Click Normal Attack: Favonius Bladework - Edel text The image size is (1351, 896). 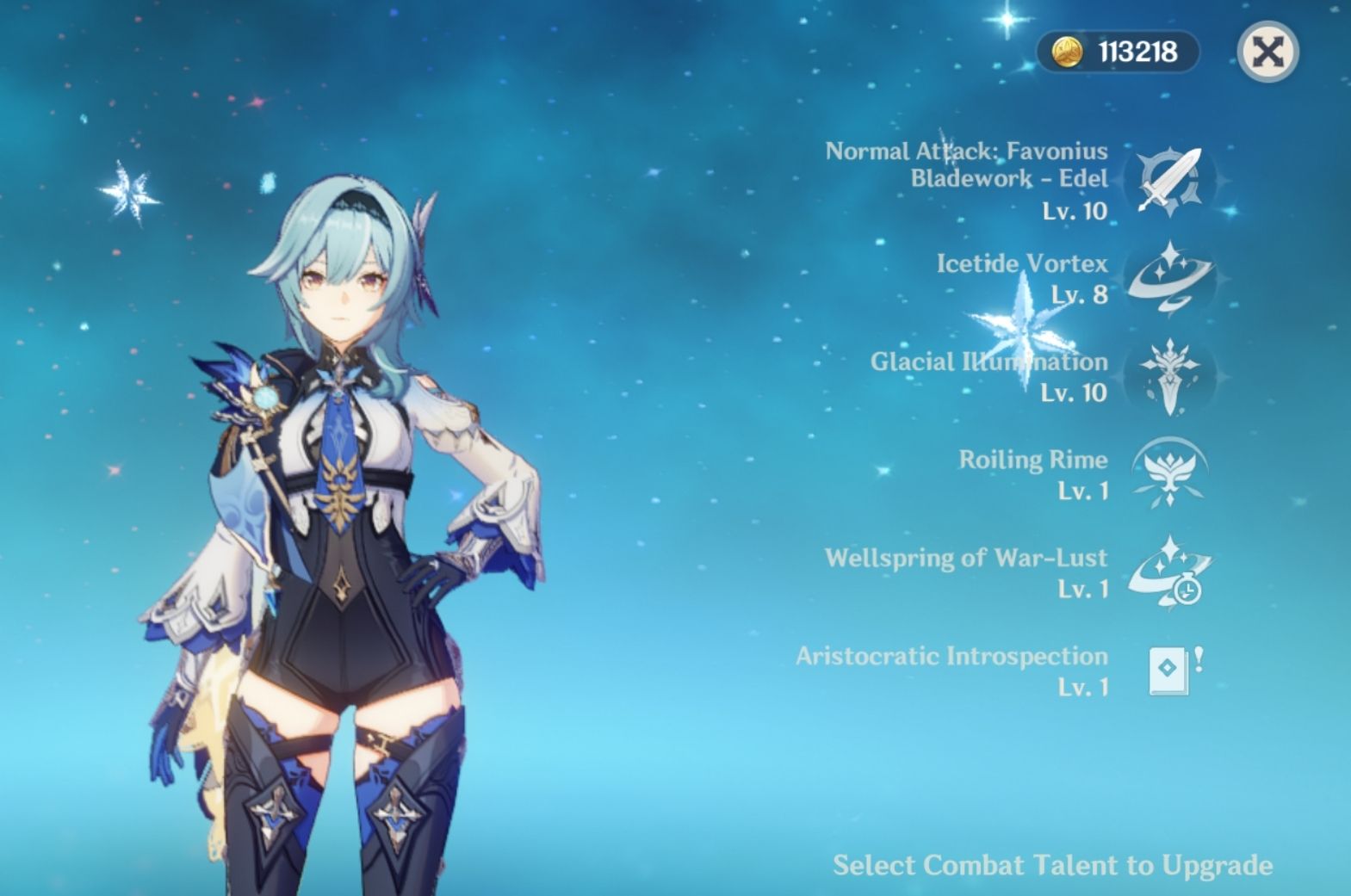[x=964, y=164]
